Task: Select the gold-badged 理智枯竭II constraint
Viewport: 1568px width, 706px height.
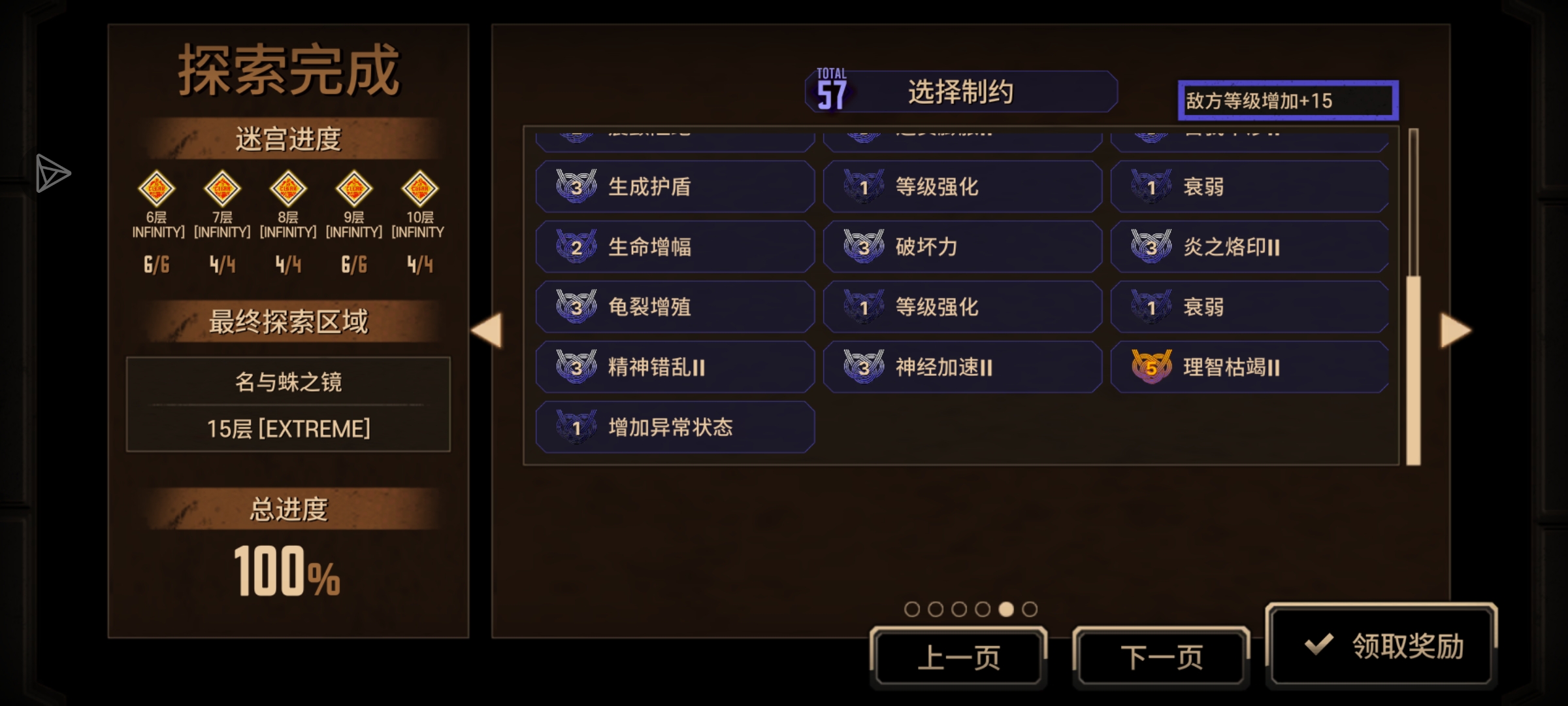Action: [1250, 367]
